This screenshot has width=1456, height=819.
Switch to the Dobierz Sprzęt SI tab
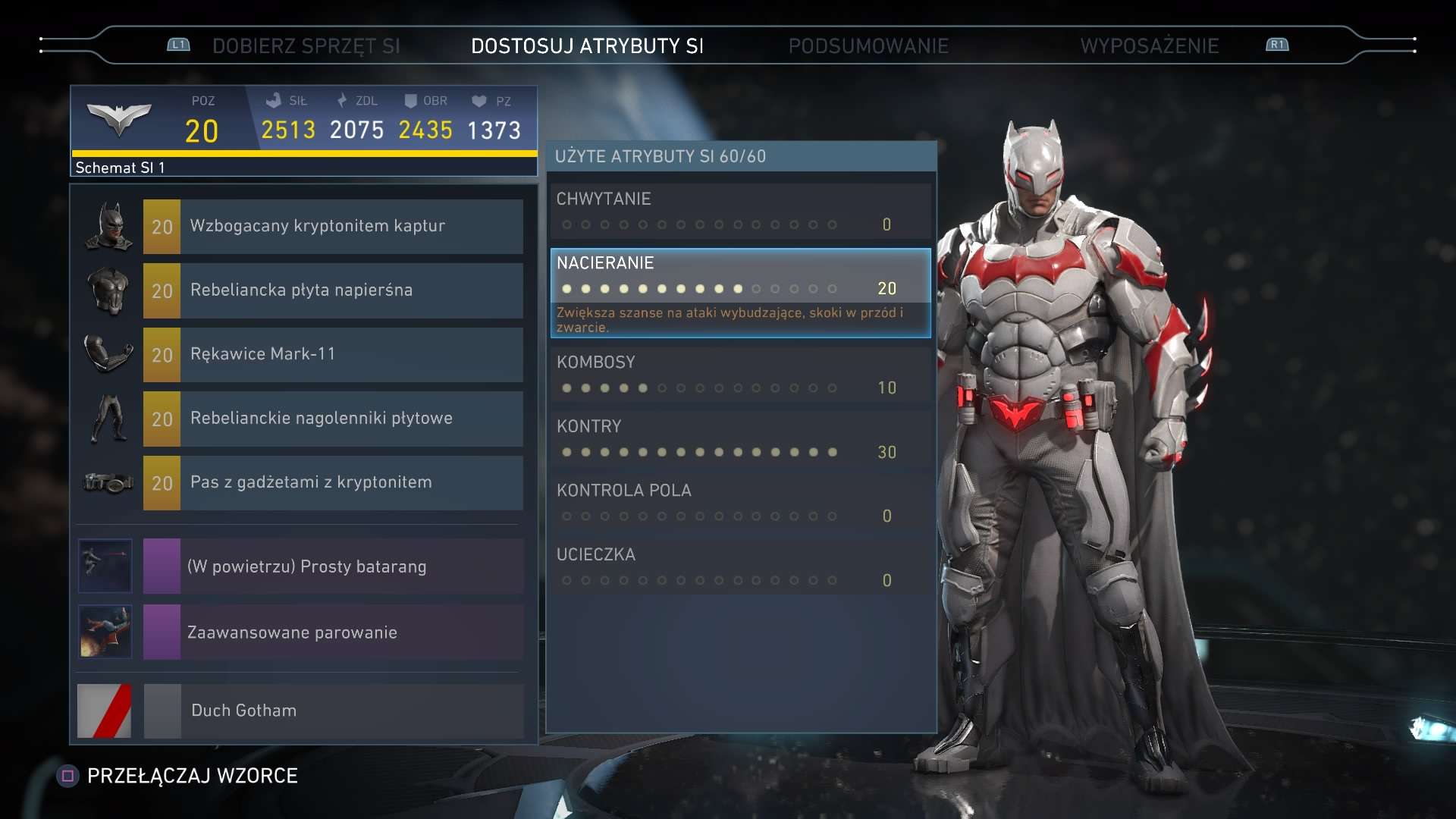point(306,46)
